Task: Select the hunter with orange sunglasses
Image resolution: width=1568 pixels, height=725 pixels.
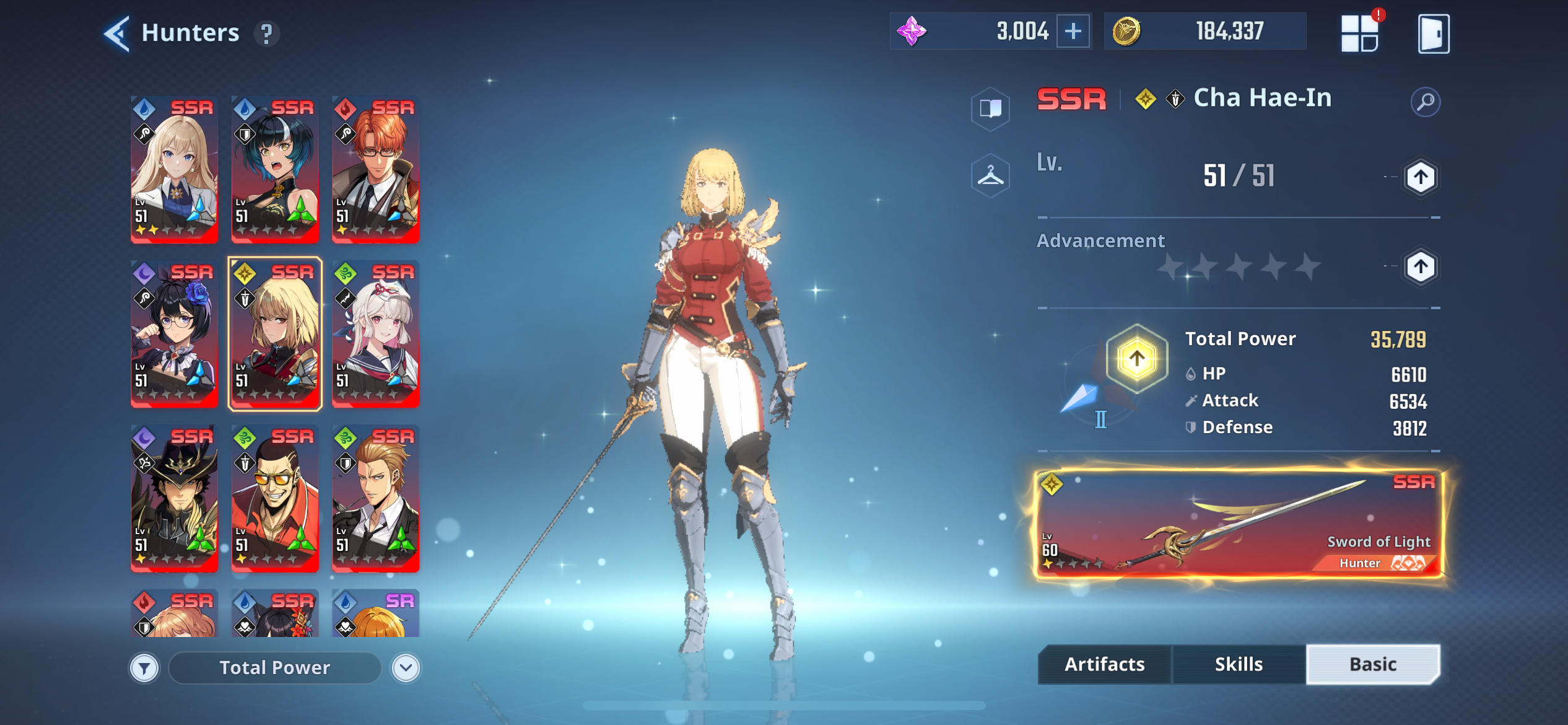Action: tap(275, 498)
